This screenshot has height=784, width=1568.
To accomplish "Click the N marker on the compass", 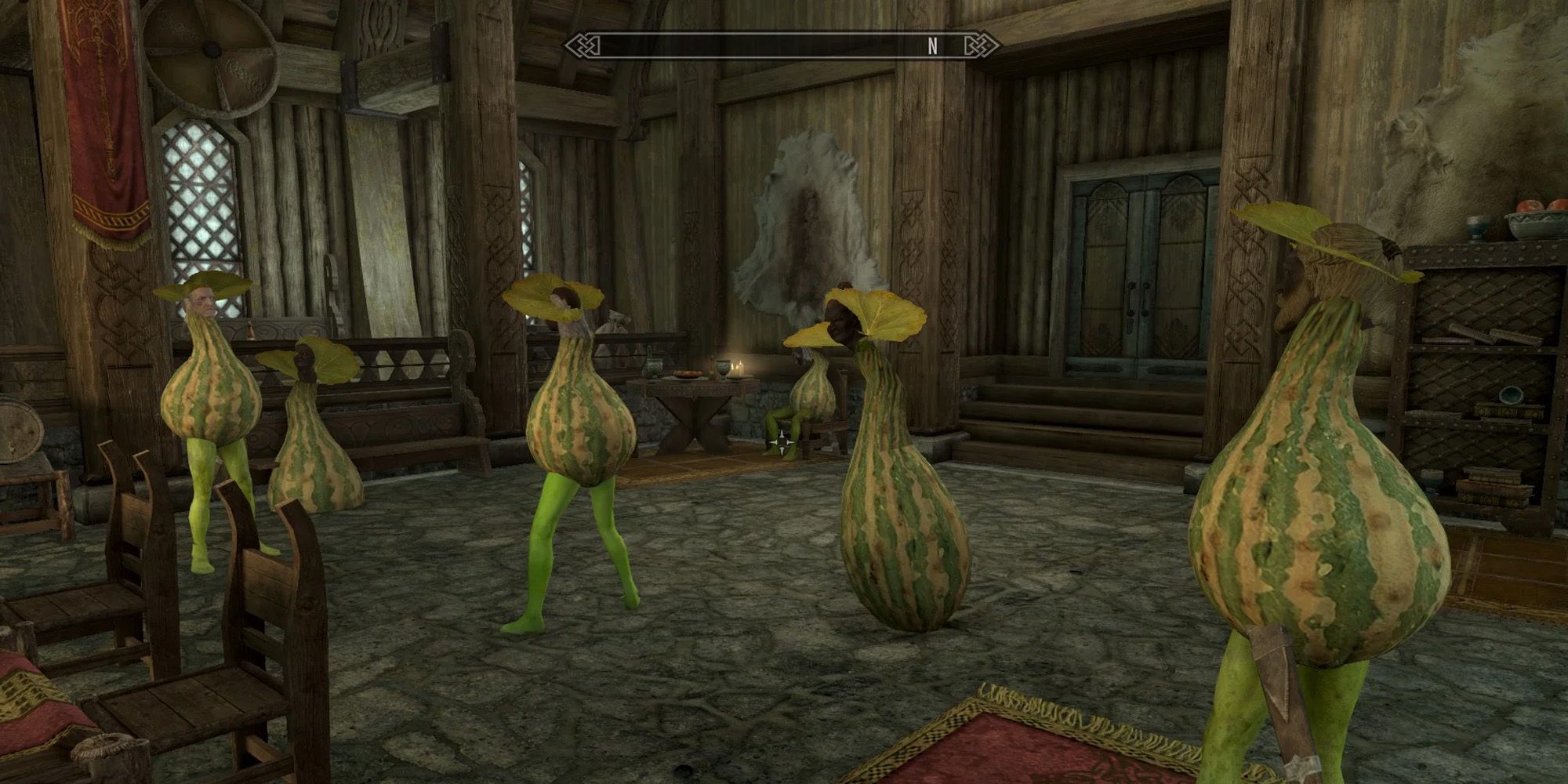I will pos(931,47).
